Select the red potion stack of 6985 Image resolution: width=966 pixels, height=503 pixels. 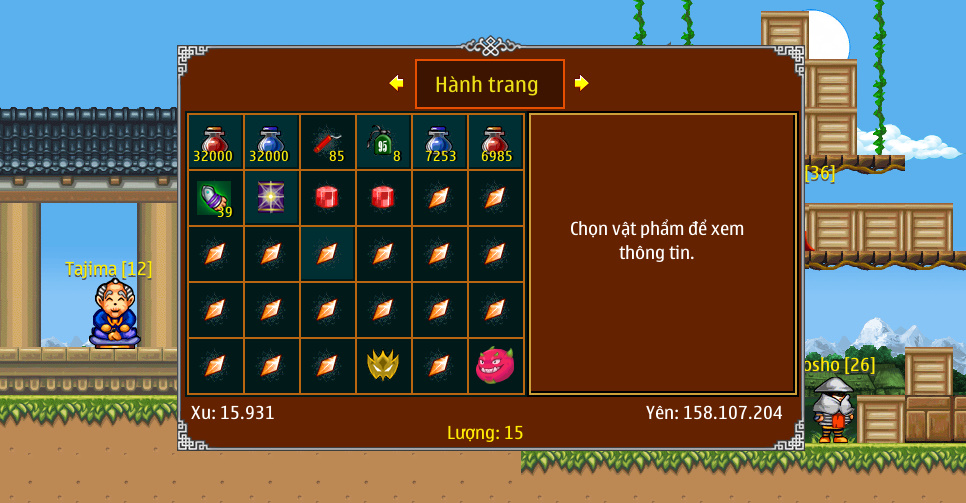[495, 142]
